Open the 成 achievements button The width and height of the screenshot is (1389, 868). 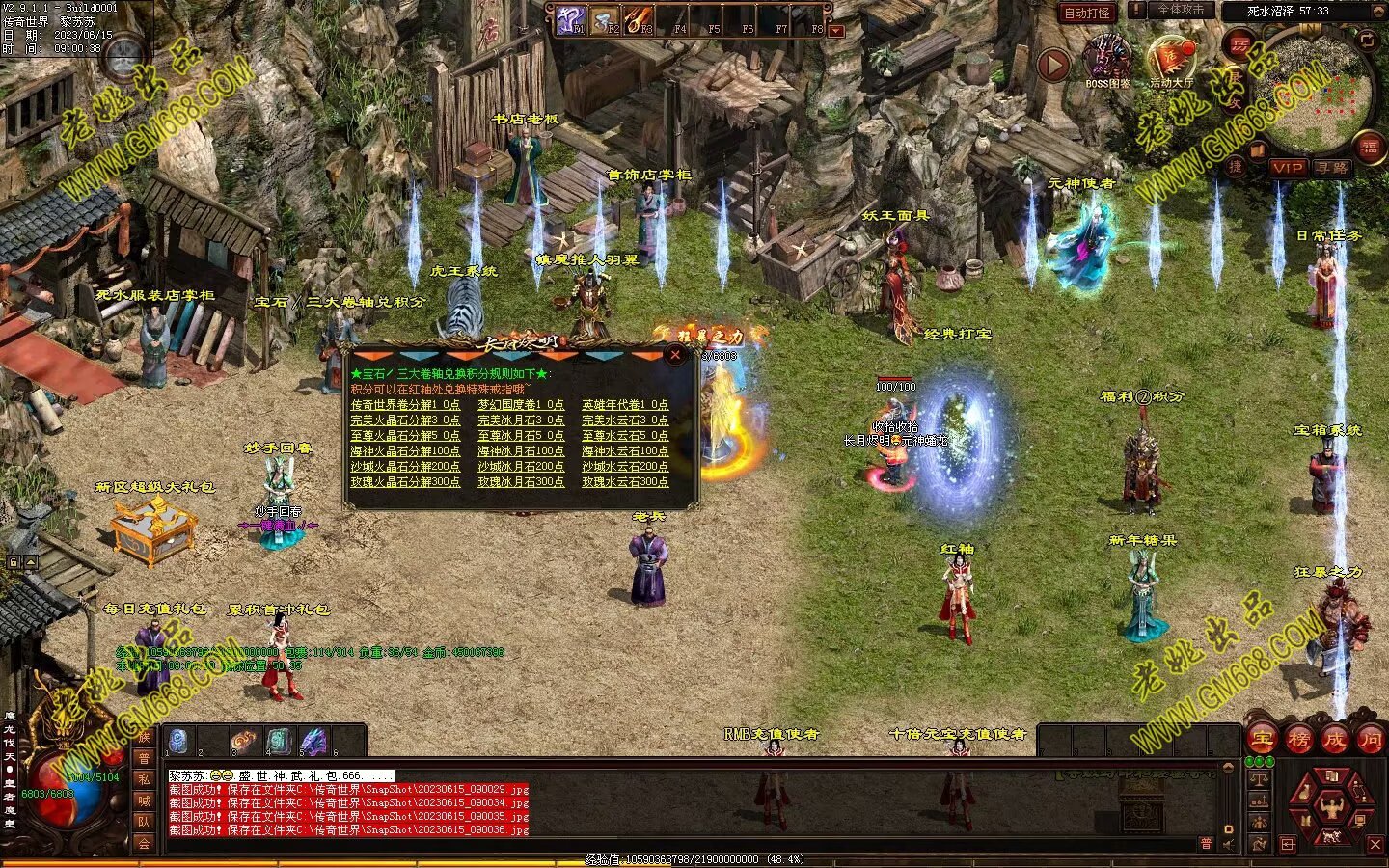pyautogui.click(x=1334, y=740)
